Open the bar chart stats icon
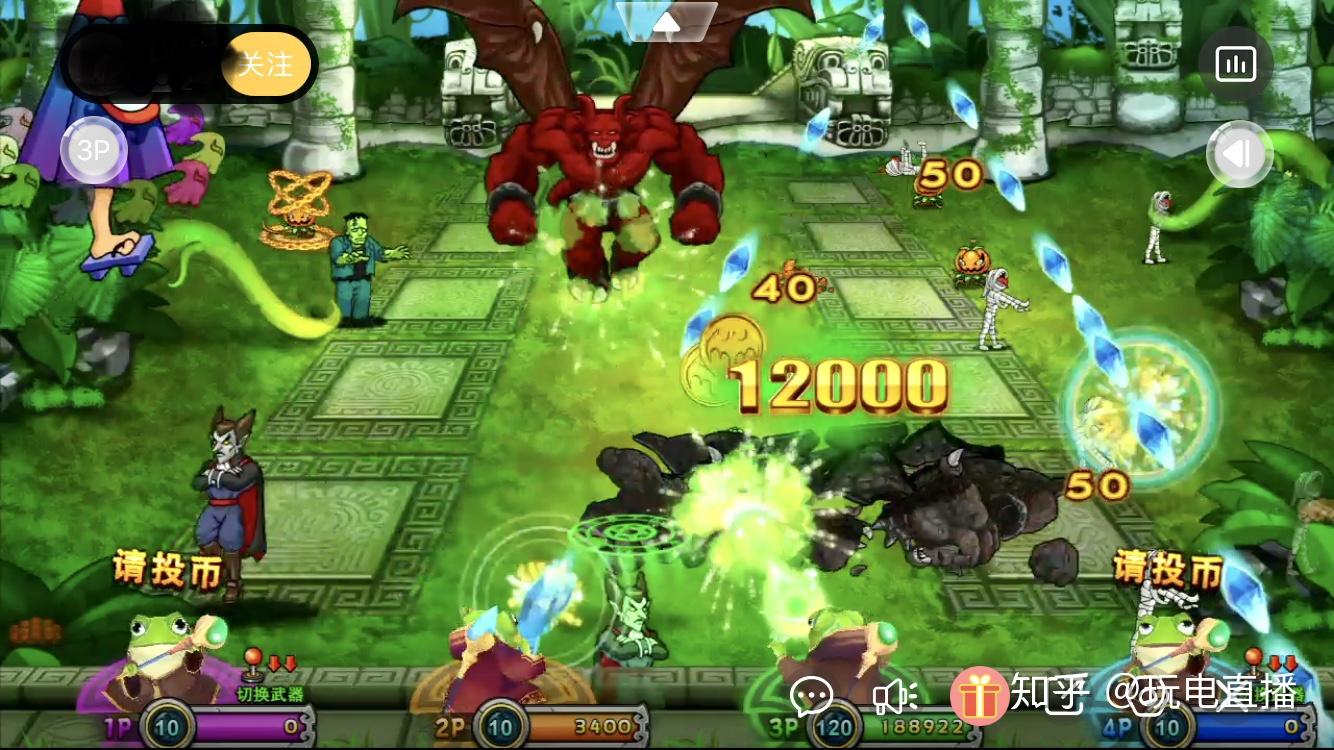Viewport: 1334px width, 750px height. point(1235,65)
